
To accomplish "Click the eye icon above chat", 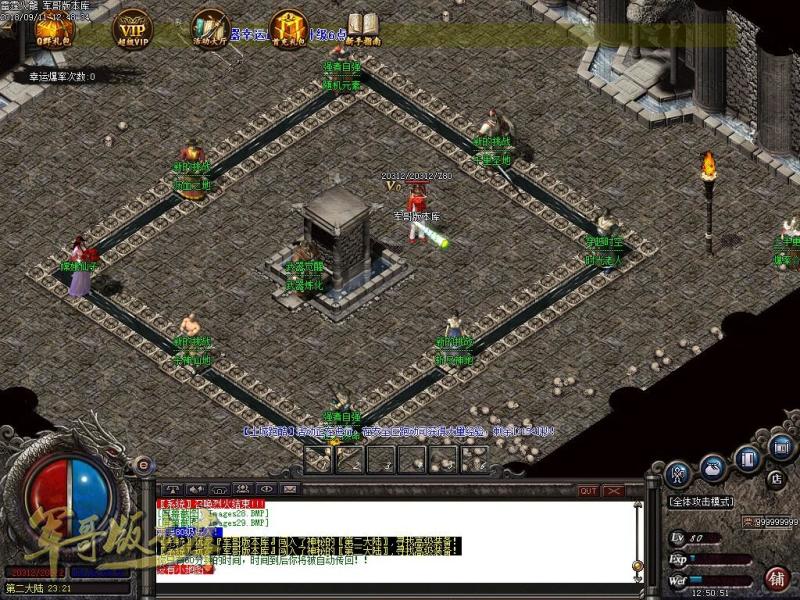I will coord(267,489).
